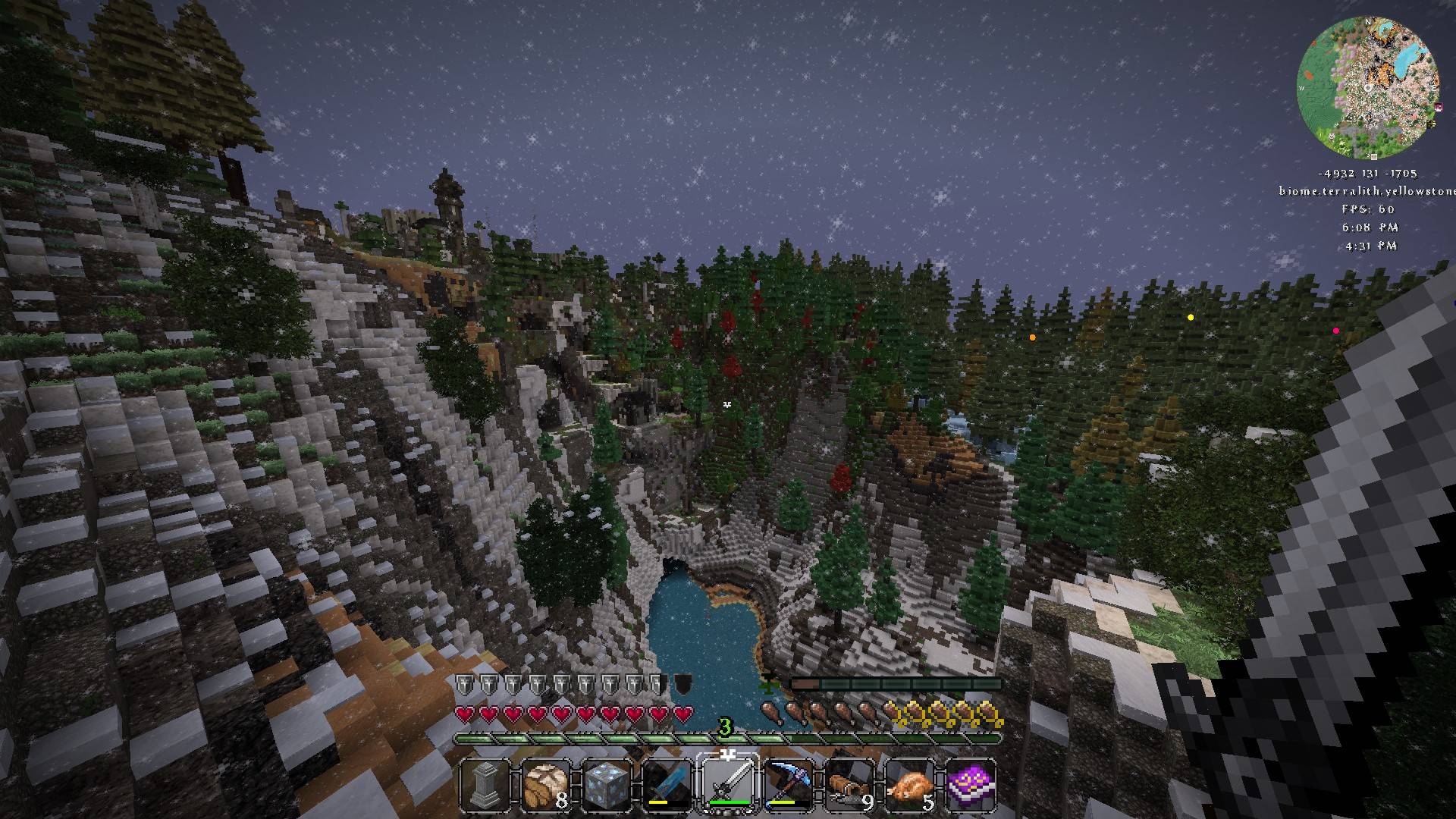Select the wooden log stack slot
This screenshot has width=1456, height=819.
tap(849, 784)
